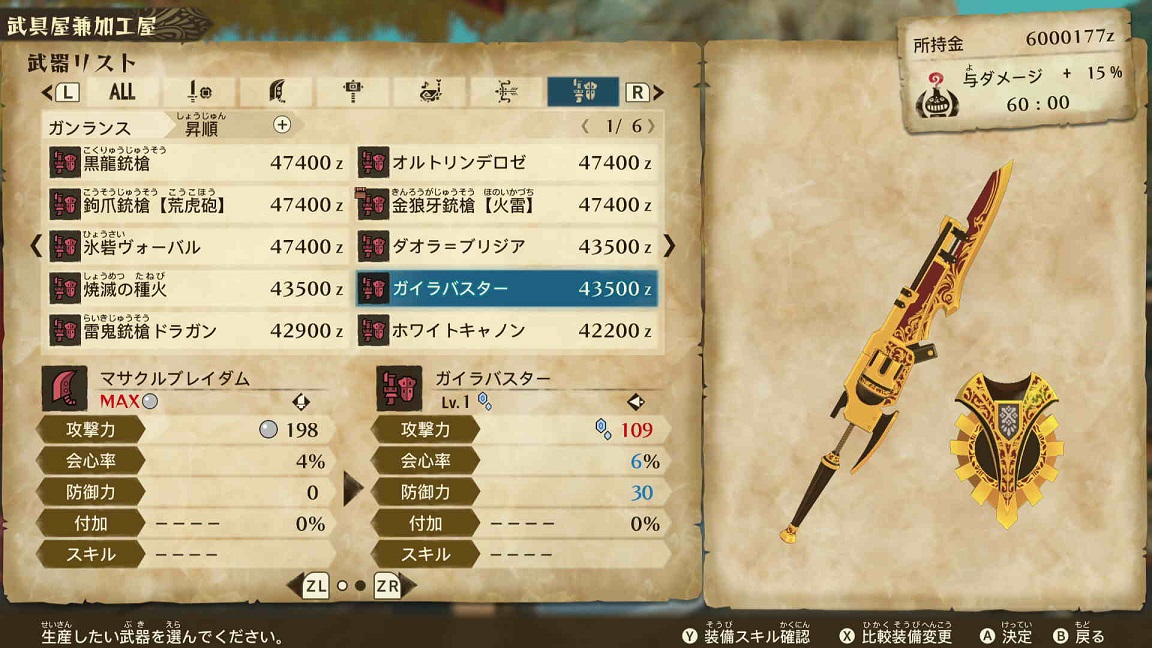Select 鉤爪銃槍【荒虎砲】 in the list
Screen dimensions: 1152x648
click(196, 204)
